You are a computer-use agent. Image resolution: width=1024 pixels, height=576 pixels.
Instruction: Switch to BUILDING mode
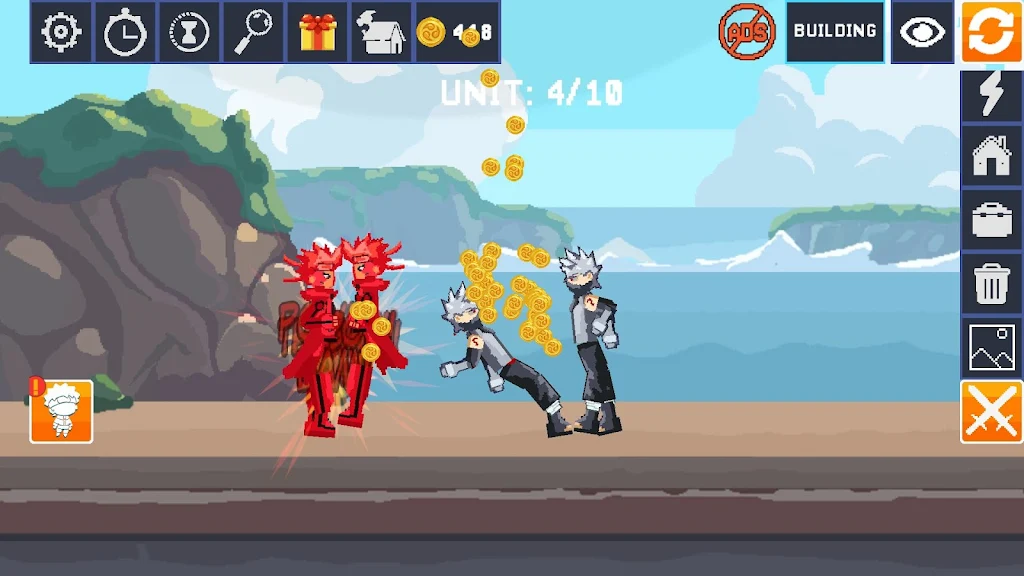(x=835, y=32)
